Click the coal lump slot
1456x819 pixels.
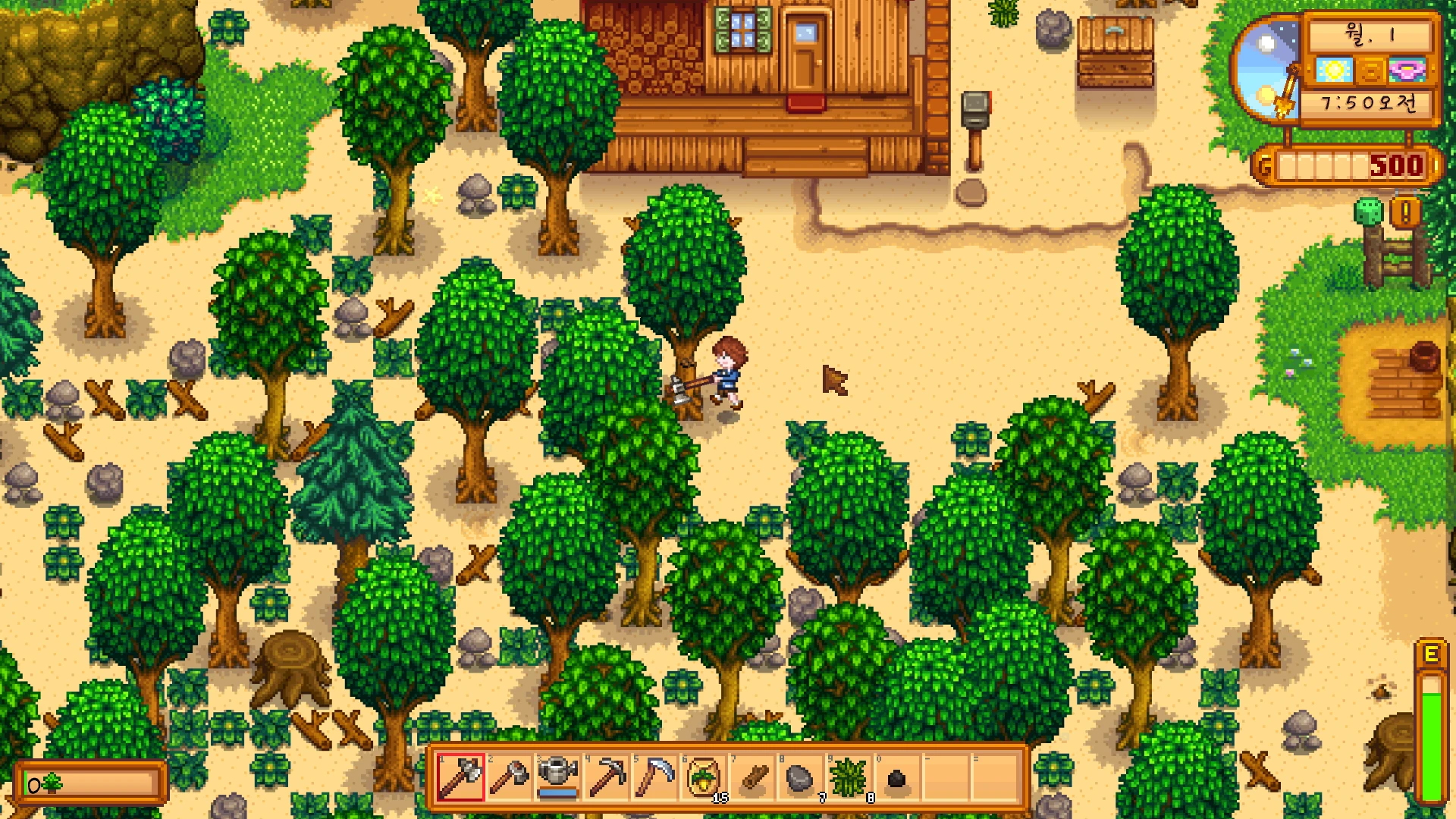coord(897,777)
